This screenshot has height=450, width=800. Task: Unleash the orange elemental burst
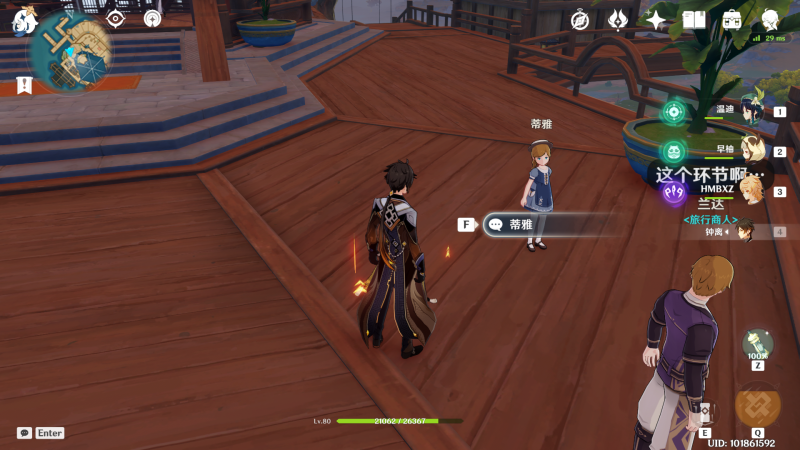click(x=757, y=406)
